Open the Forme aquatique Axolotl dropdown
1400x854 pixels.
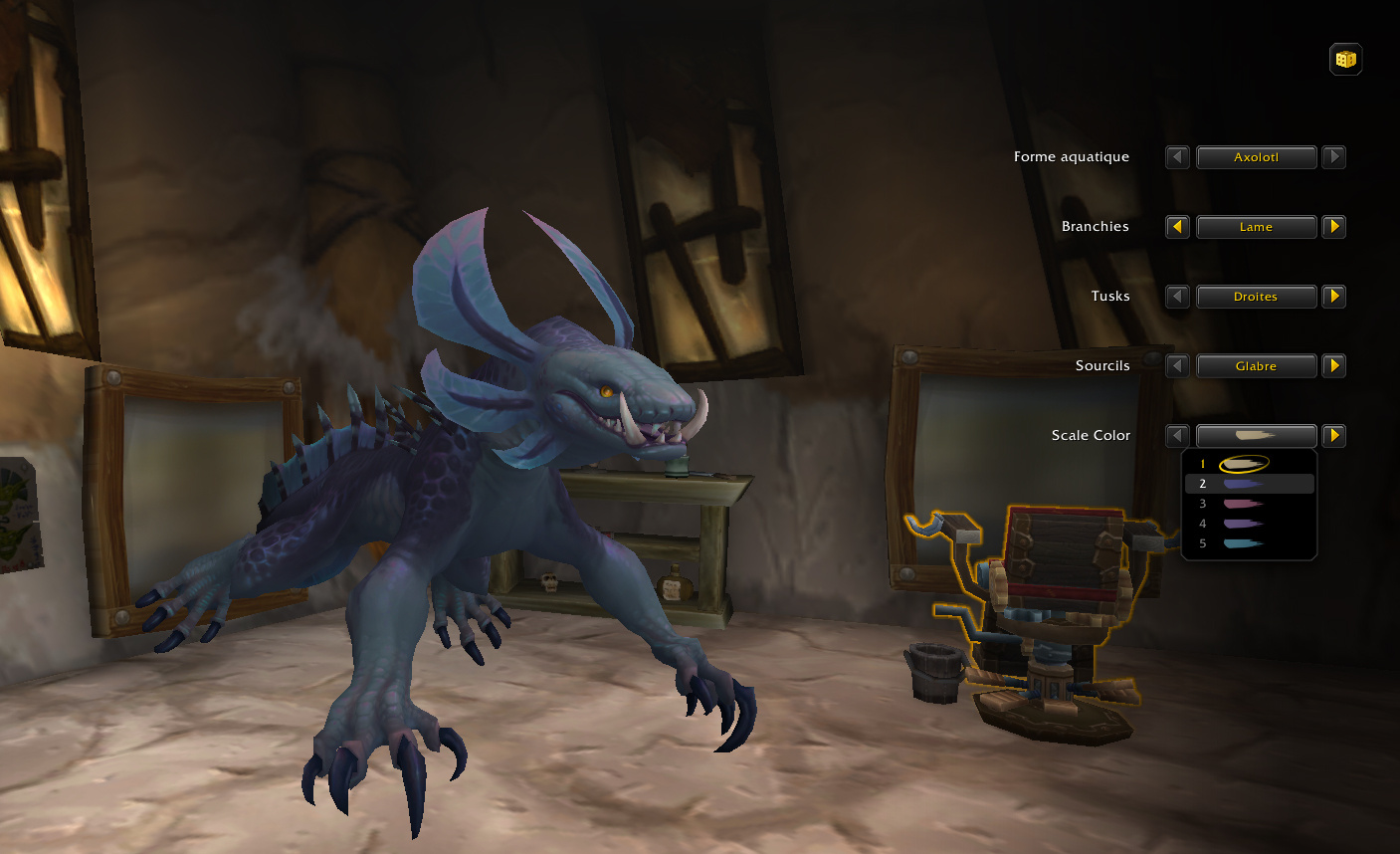(x=1256, y=157)
